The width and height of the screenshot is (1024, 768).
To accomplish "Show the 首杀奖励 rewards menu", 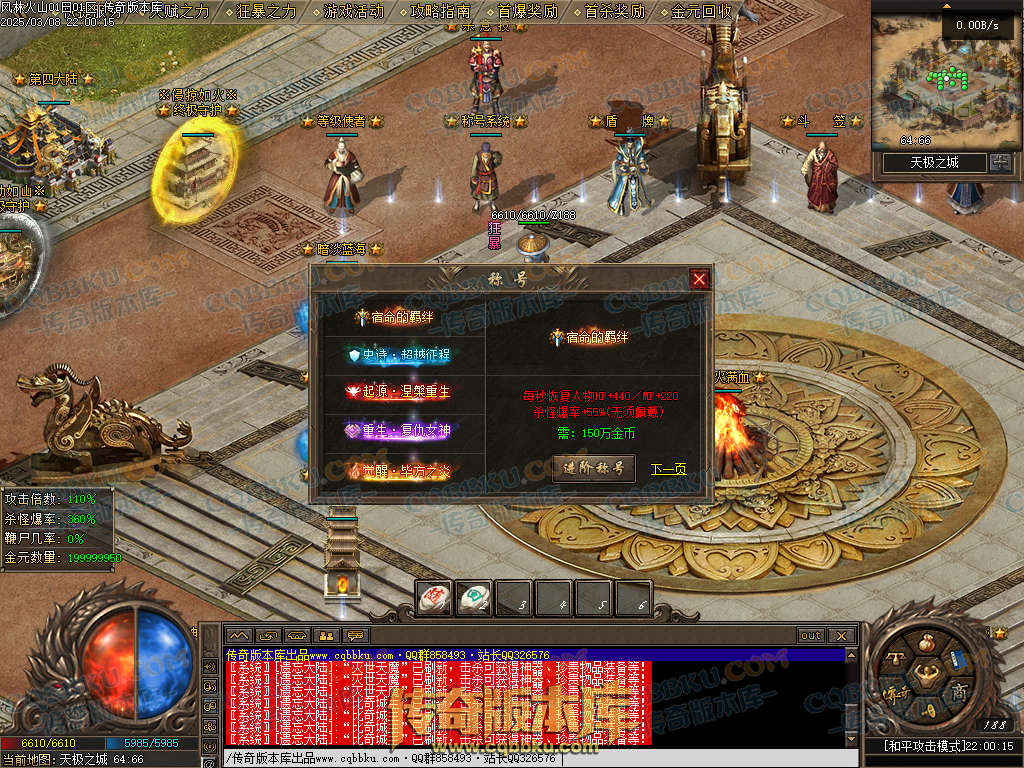I will tap(615, 12).
